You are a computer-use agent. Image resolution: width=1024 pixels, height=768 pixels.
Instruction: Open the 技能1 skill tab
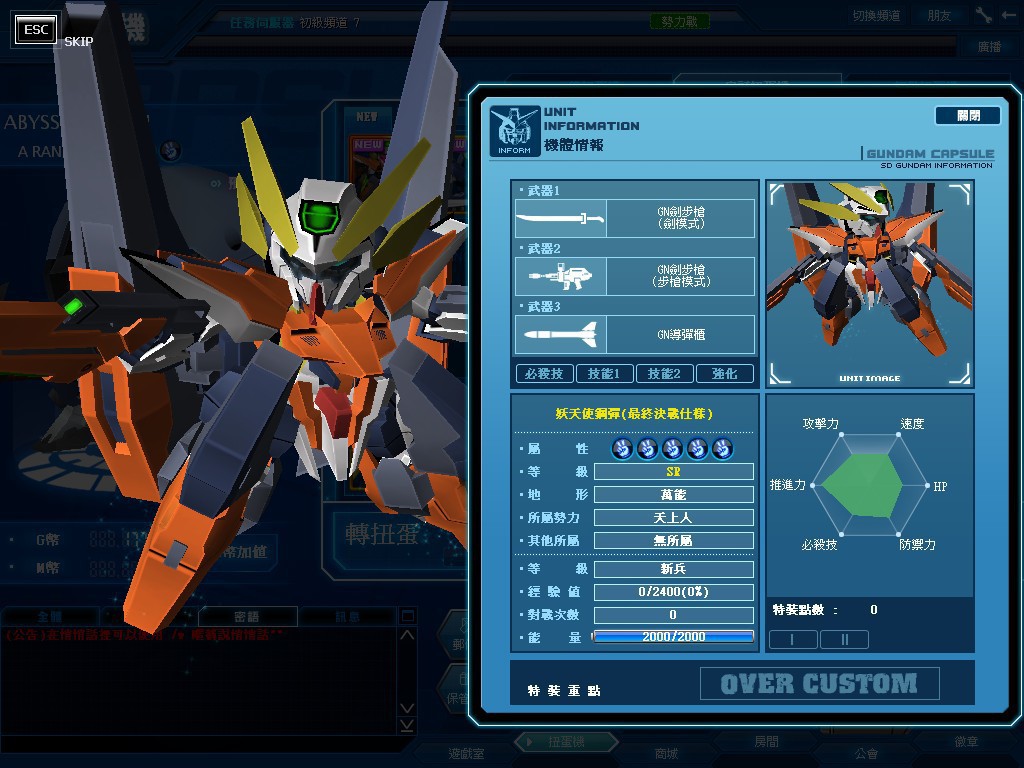pos(604,374)
